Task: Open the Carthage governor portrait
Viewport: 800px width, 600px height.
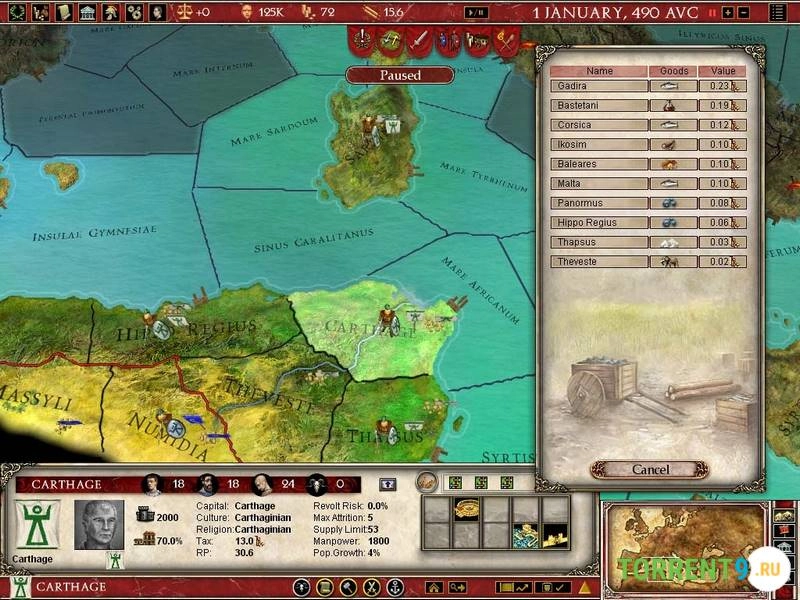Action: [x=99, y=525]
